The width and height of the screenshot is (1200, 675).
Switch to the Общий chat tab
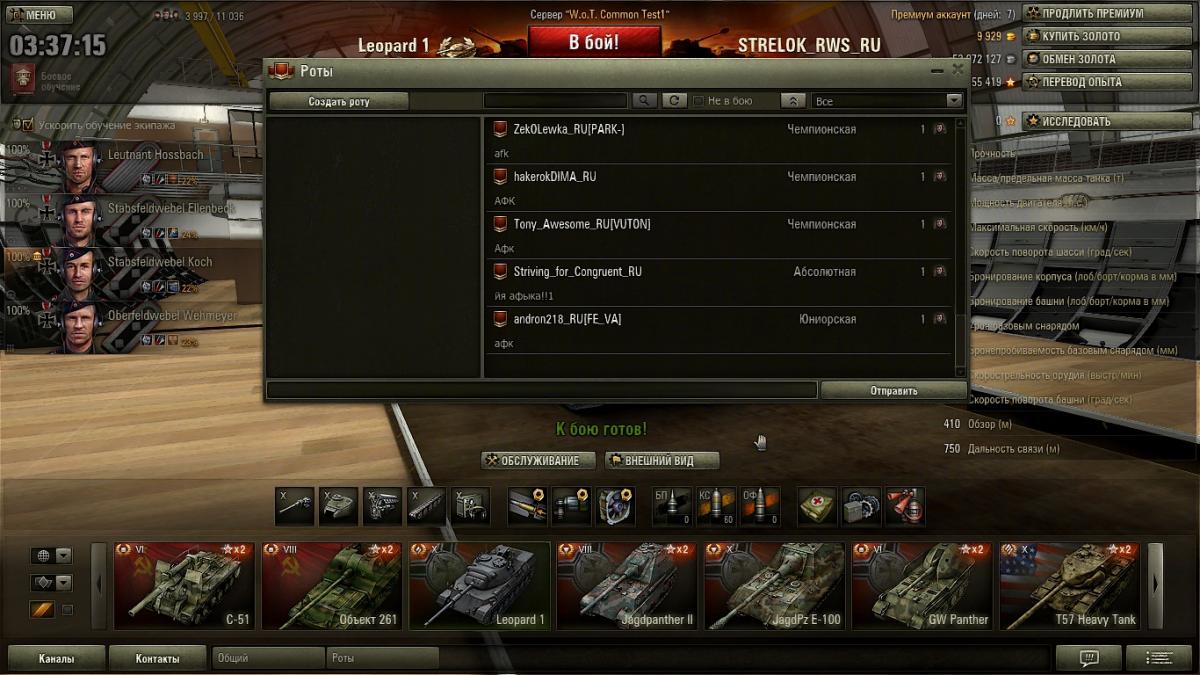pyautogui.click(x=268, y=659)
